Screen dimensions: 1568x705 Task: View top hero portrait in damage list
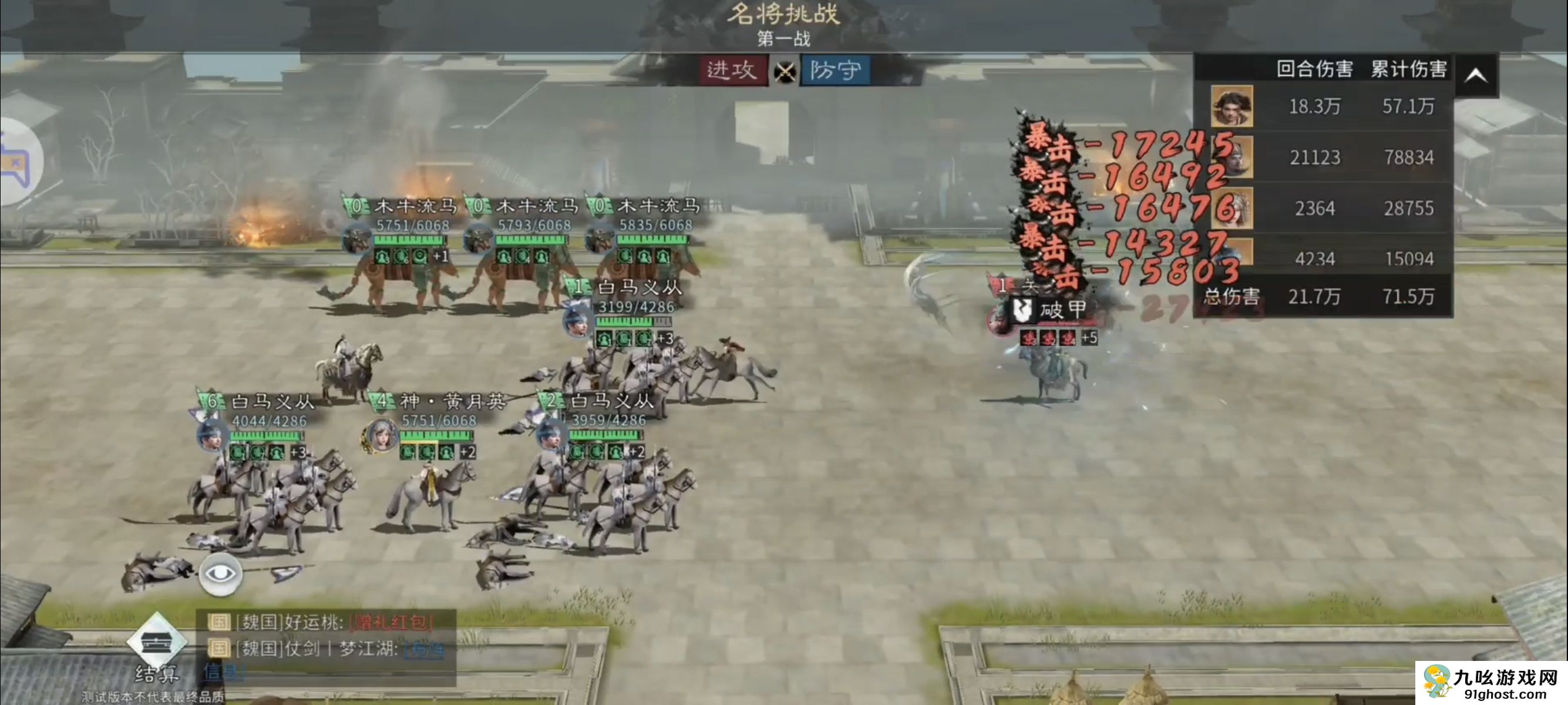(1231, 106)
